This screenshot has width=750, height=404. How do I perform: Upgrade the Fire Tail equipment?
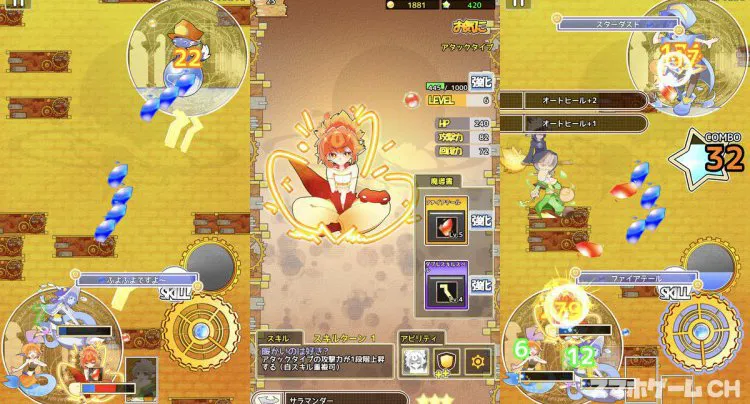(x=482, y=220)
